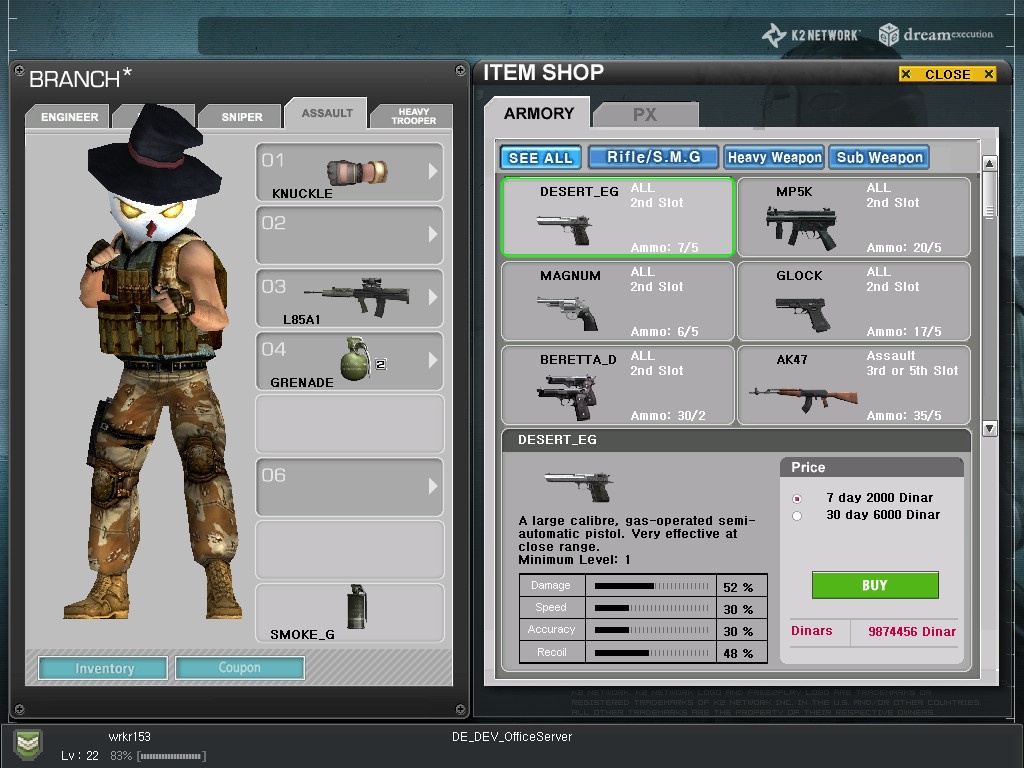Choose the 7 day 2000 Dinar option
The width and height of the screenshot is (1024, 768).
pos(797,498)
